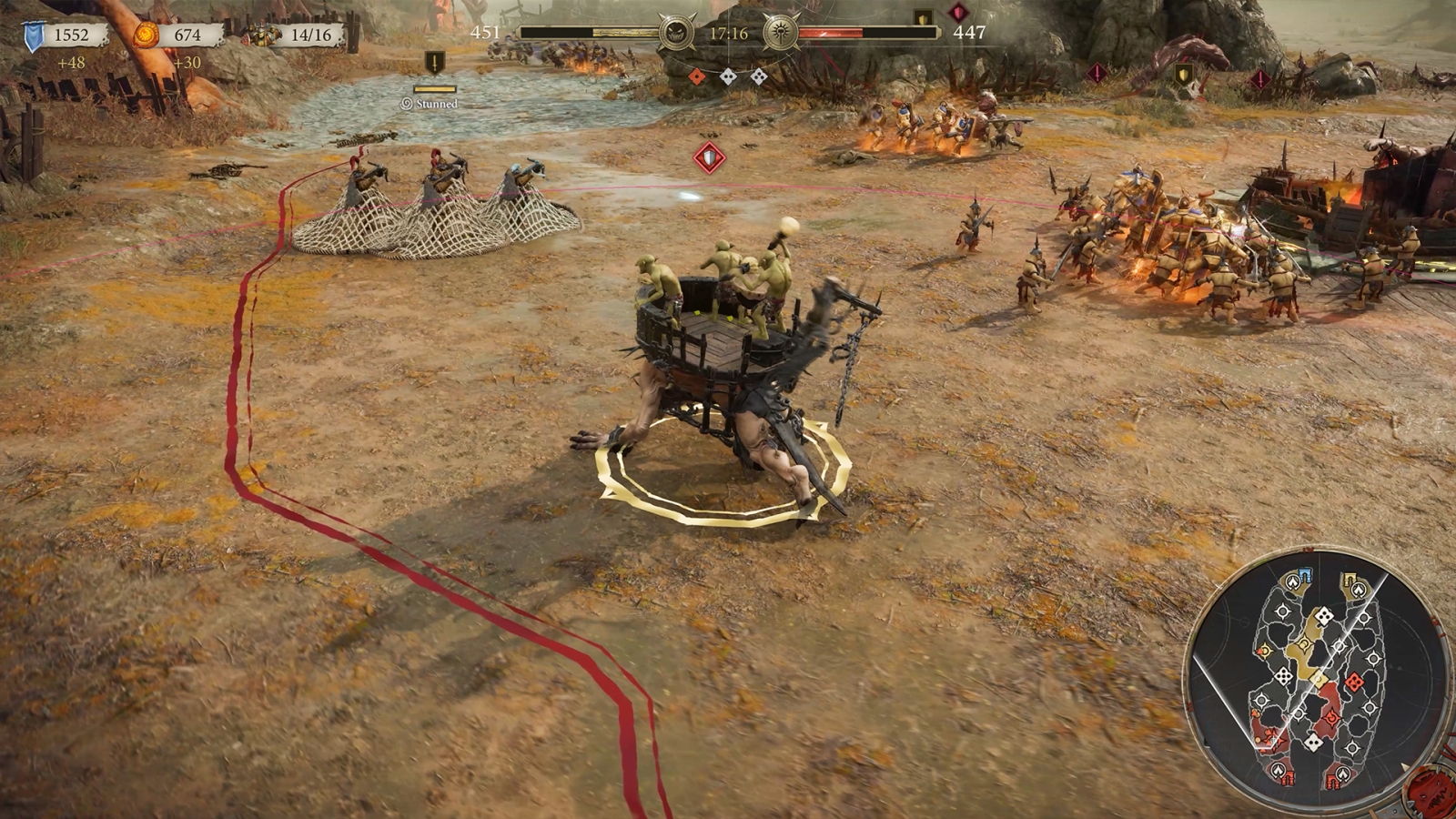Select the orc skull faction emblem
The height and width of the screenshot is (819, 1456).
point(675,34)
